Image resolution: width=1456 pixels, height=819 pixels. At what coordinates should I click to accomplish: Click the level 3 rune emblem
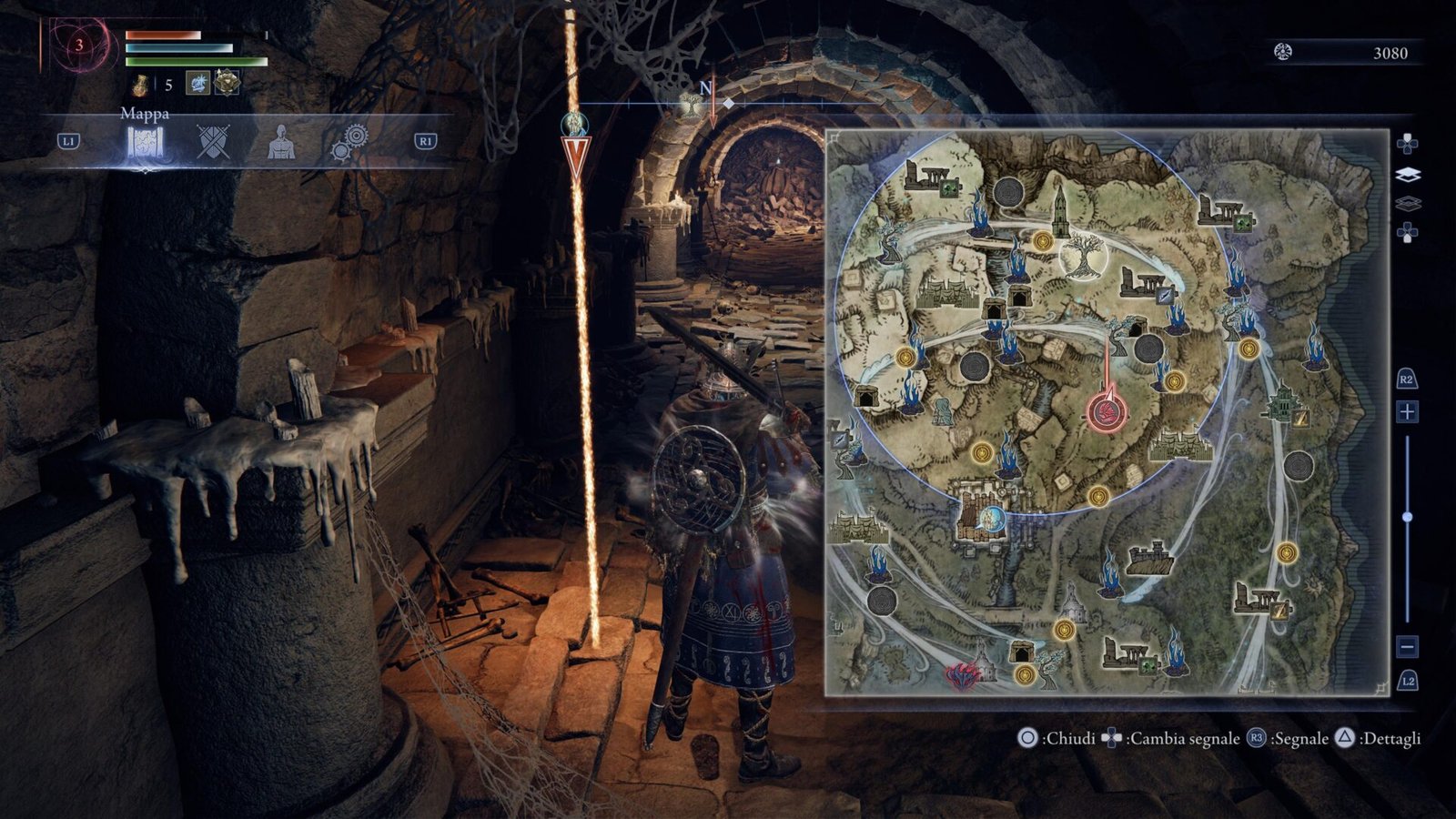(80, 45)
